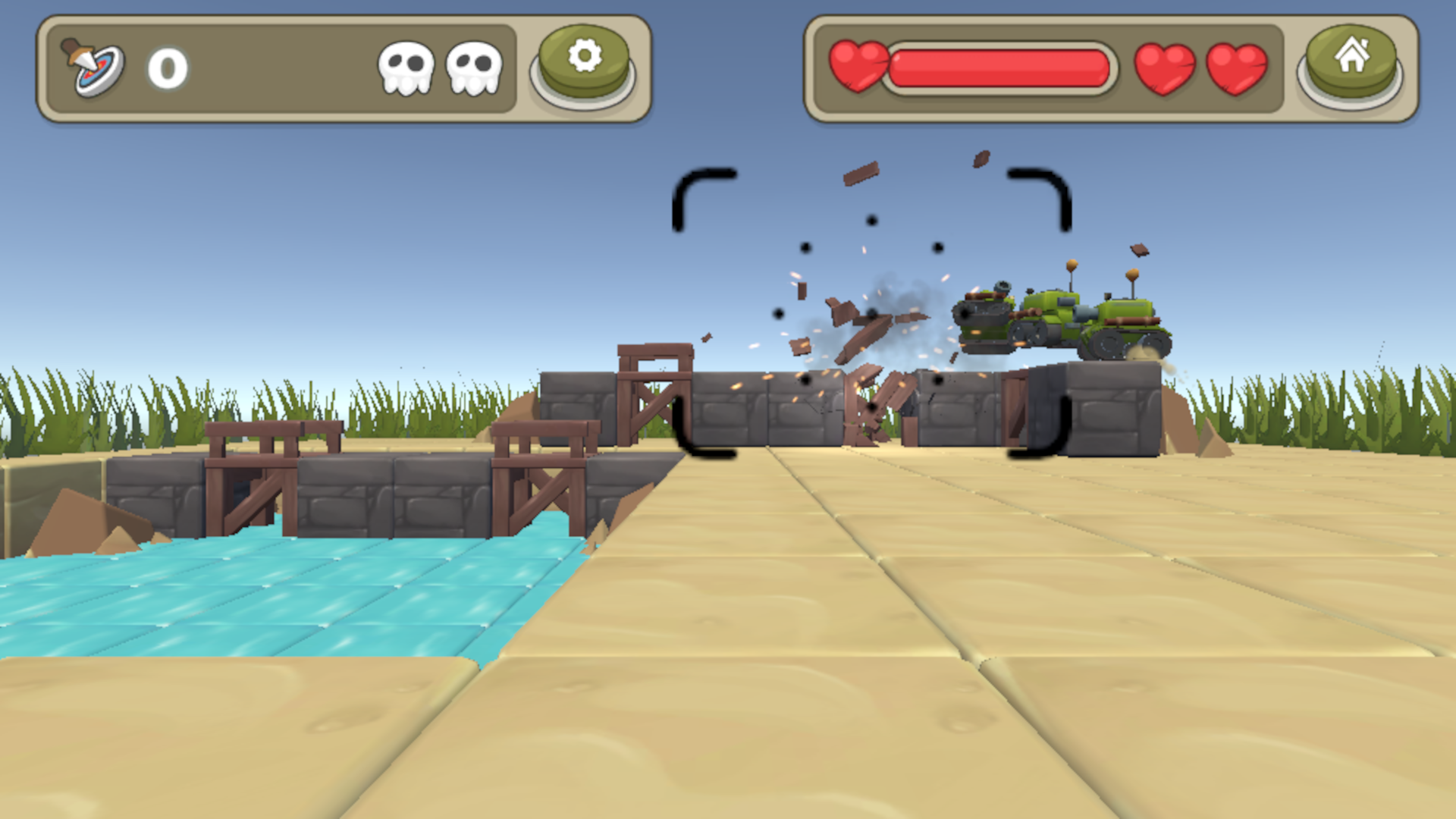
Task: Click the score counter showing 0
Action: (x=167, y=68)
